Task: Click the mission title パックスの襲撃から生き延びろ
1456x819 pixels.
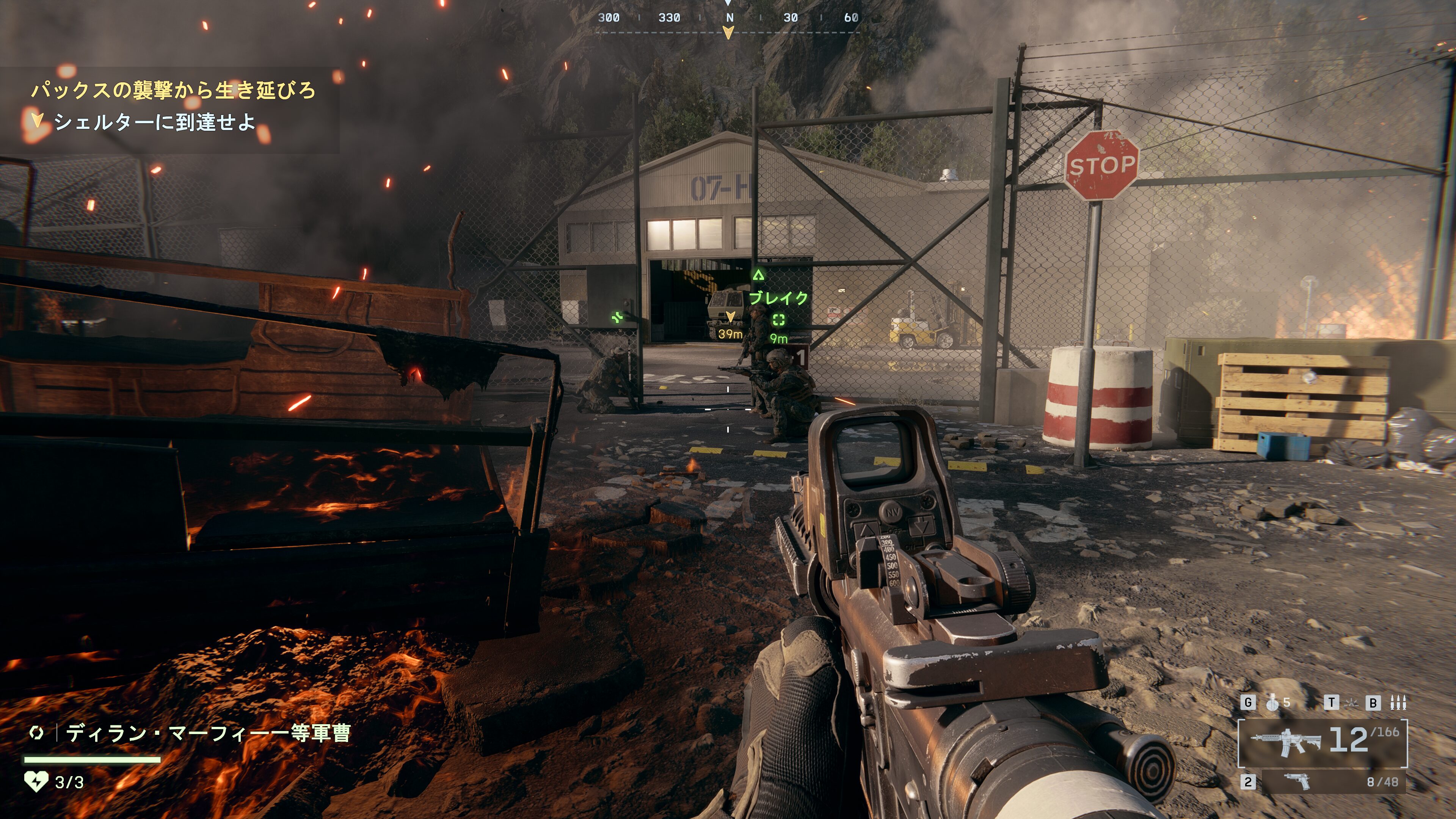Action: (173, 91)
